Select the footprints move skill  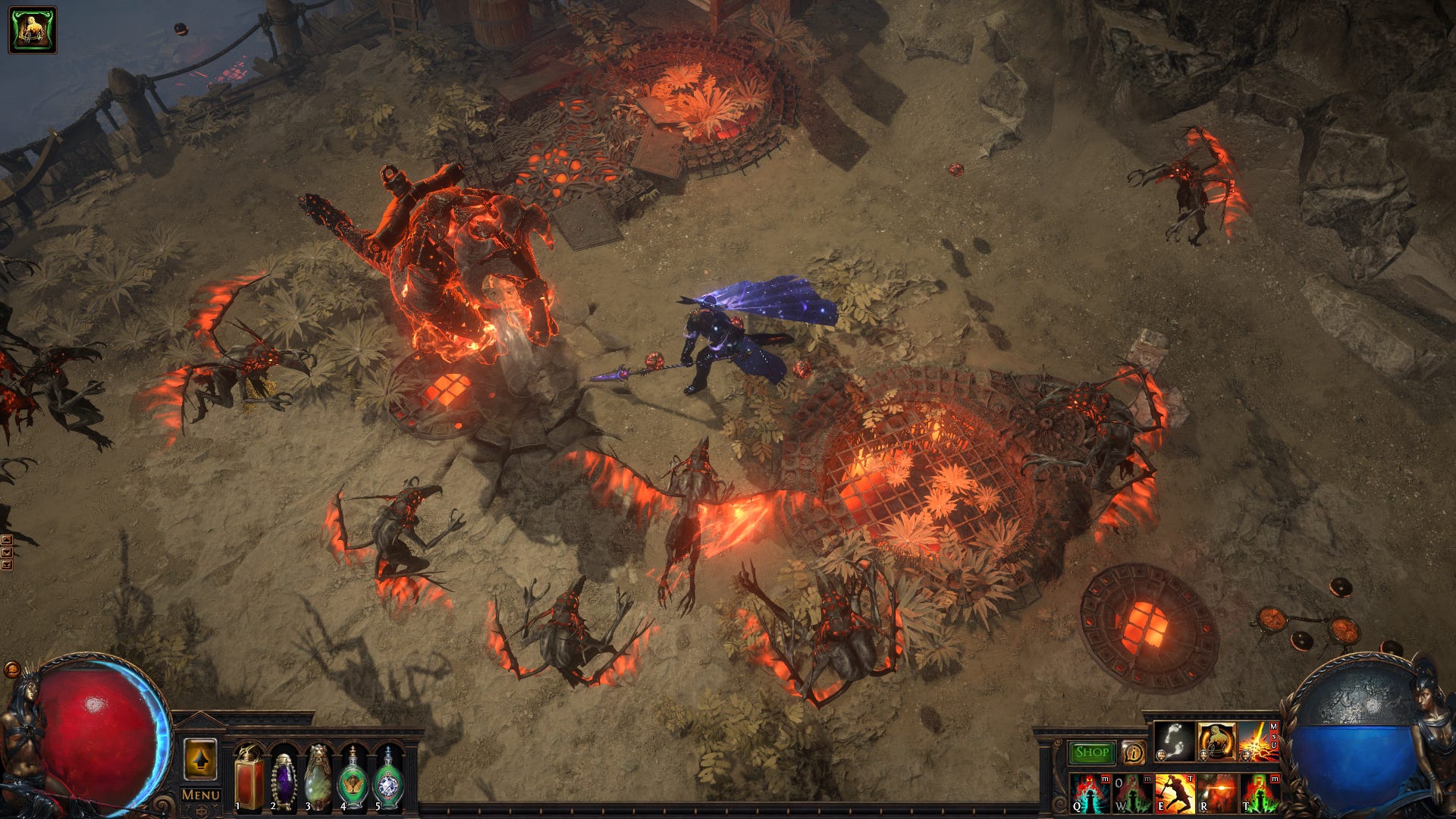click(x=1174, y=742)
